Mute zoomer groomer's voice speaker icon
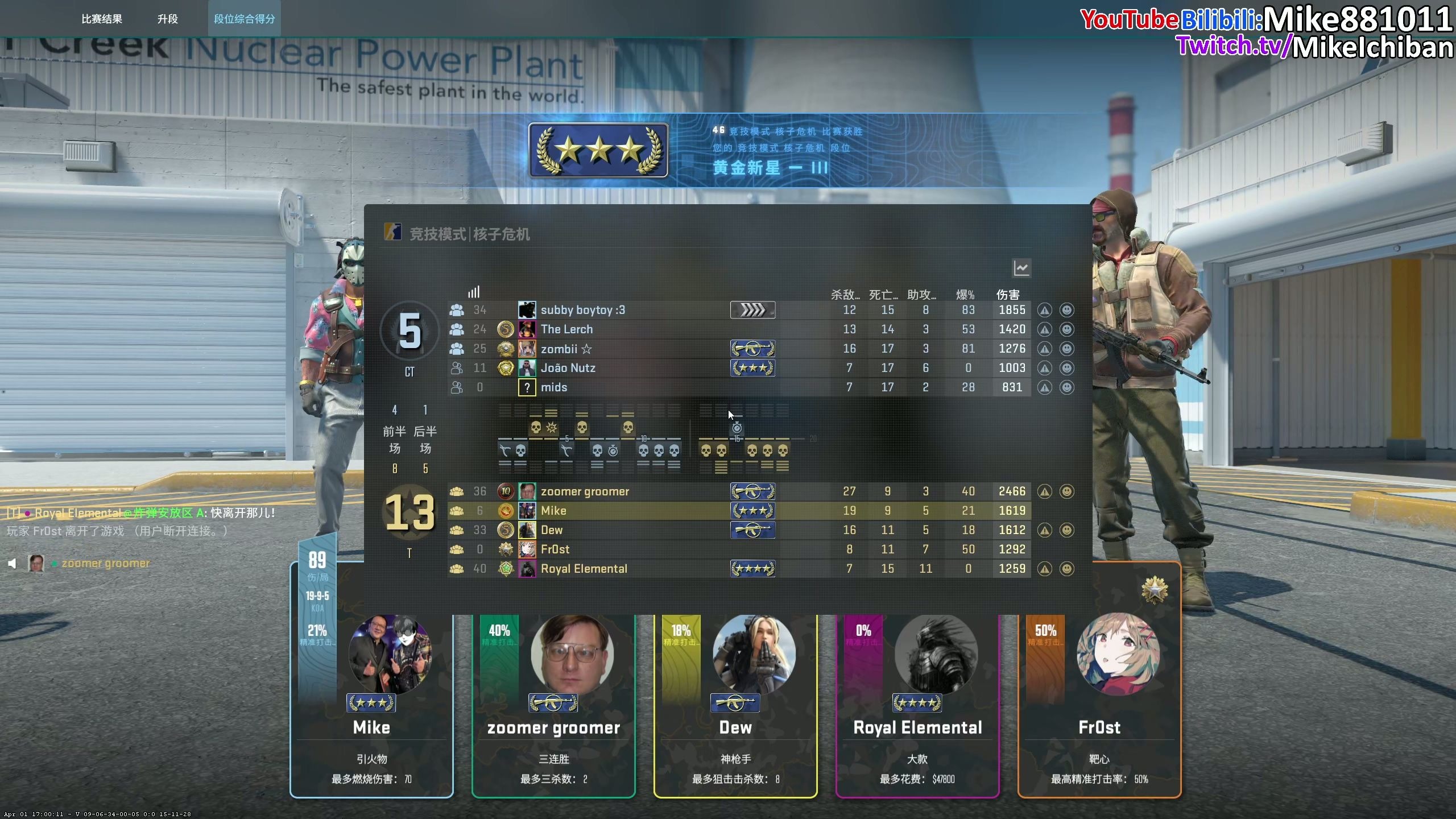Viewport: 1456px width, 819px height. pos(12,564)
